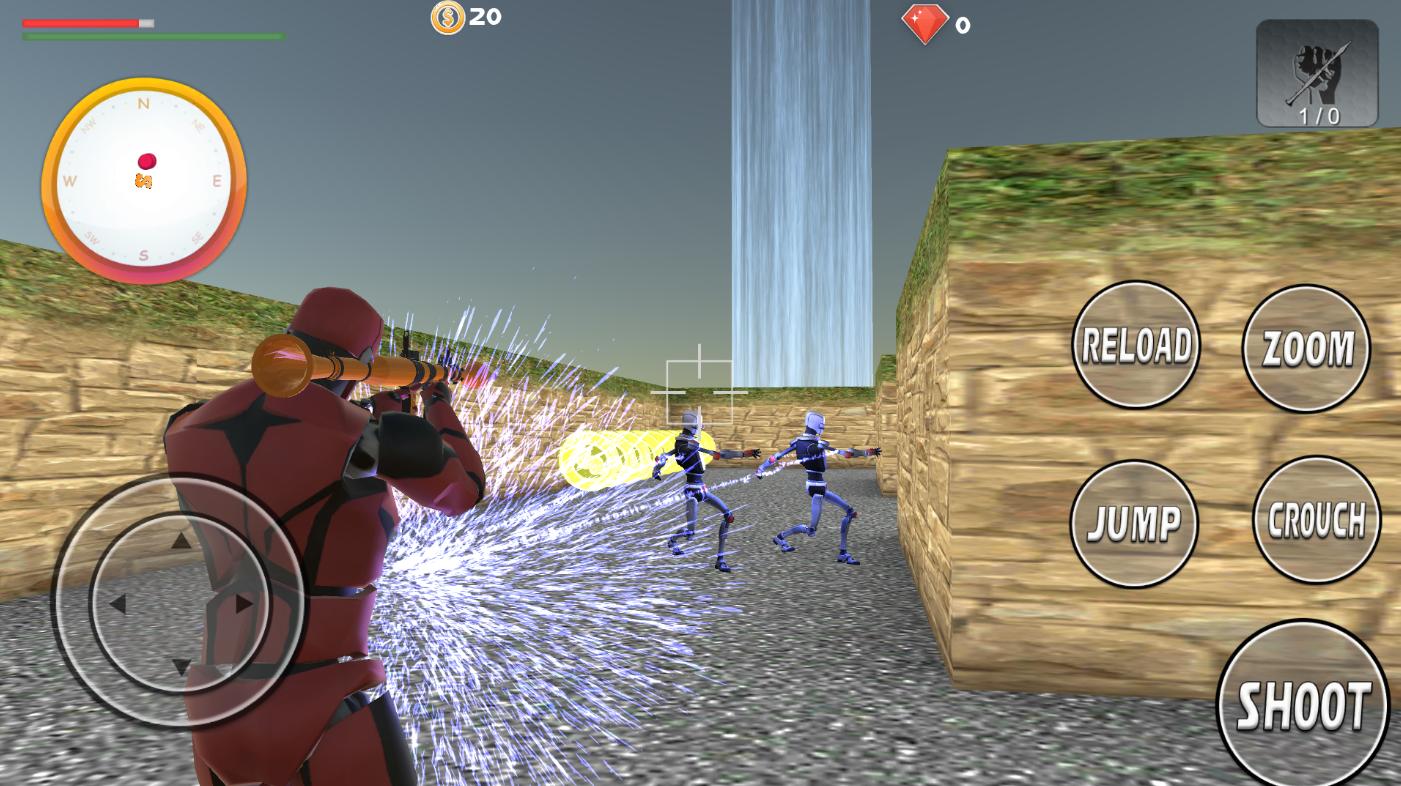This screenshot has height=786, width=1401.
Task: Tap the gem count showing 0
Action: click(x=962, y=25)
